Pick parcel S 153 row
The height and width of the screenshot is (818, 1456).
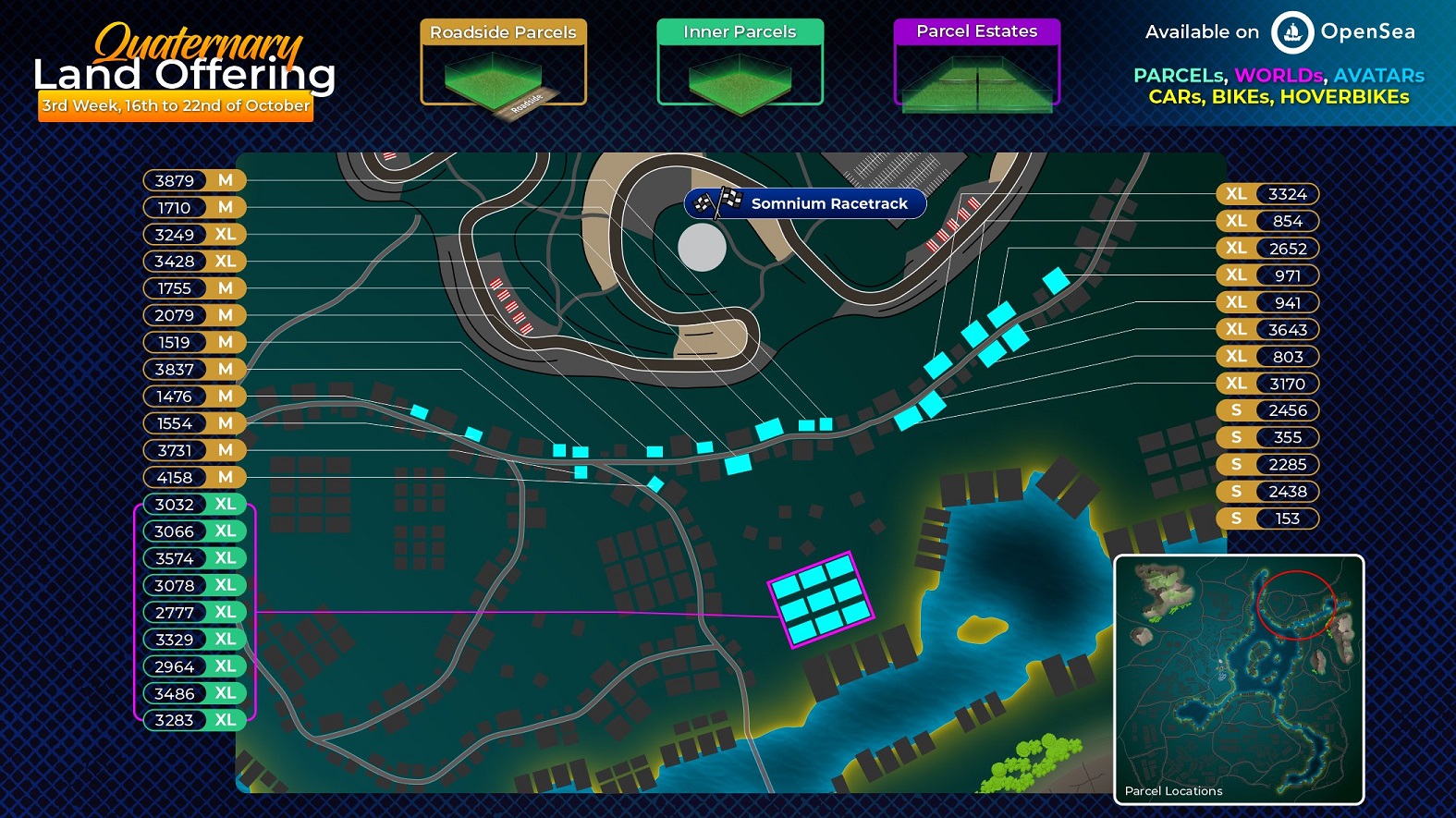(x=1266, y=519)
